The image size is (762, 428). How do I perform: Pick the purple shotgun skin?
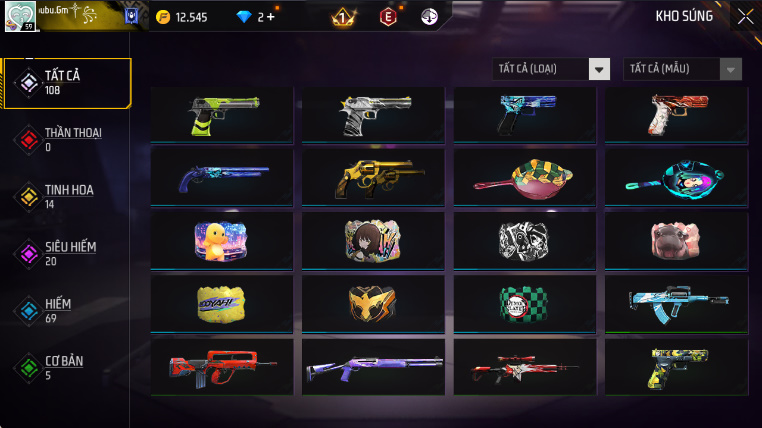point(373,365)
